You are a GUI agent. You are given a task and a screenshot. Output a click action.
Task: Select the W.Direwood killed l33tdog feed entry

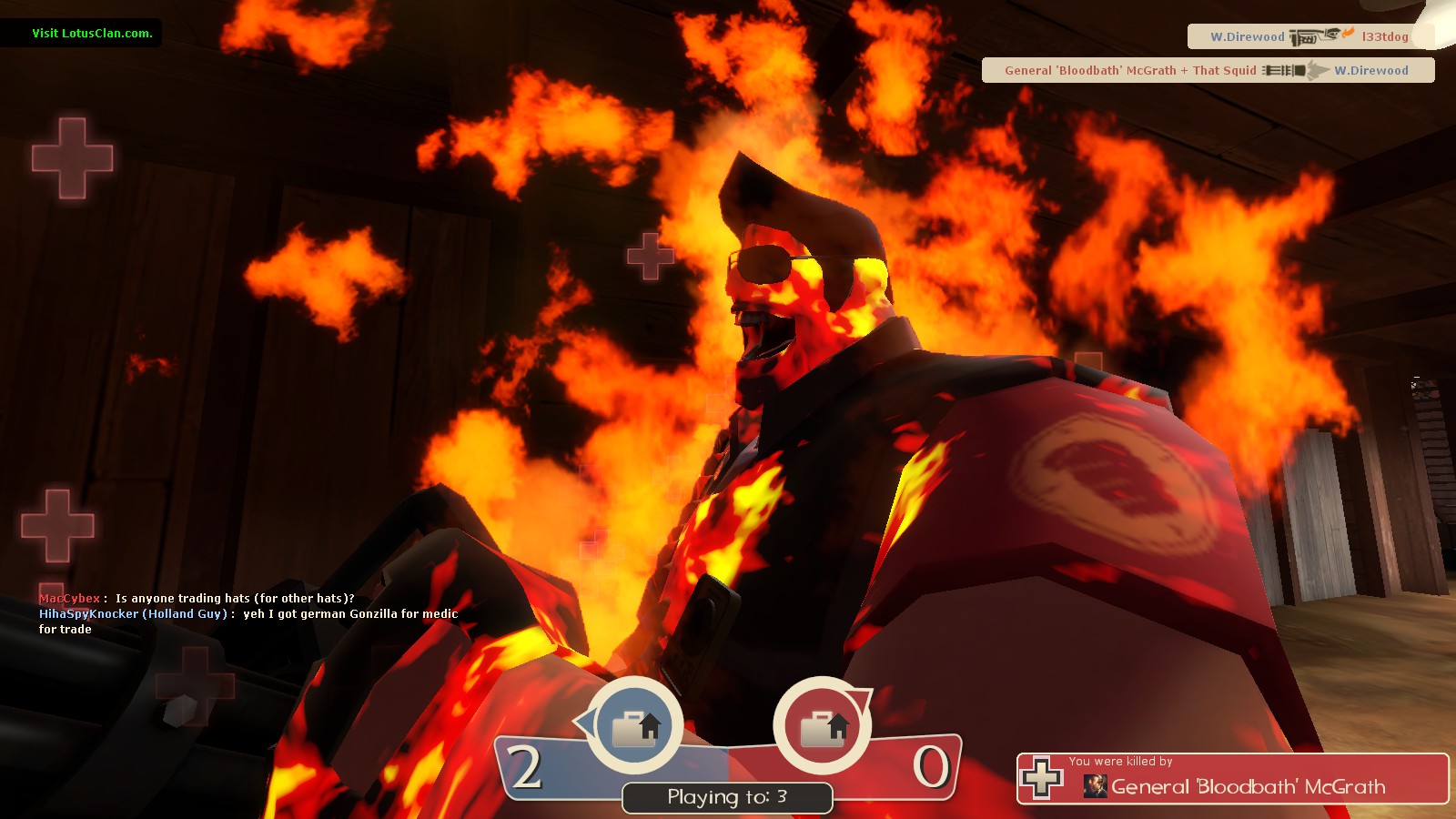[x=1309, y=36]
